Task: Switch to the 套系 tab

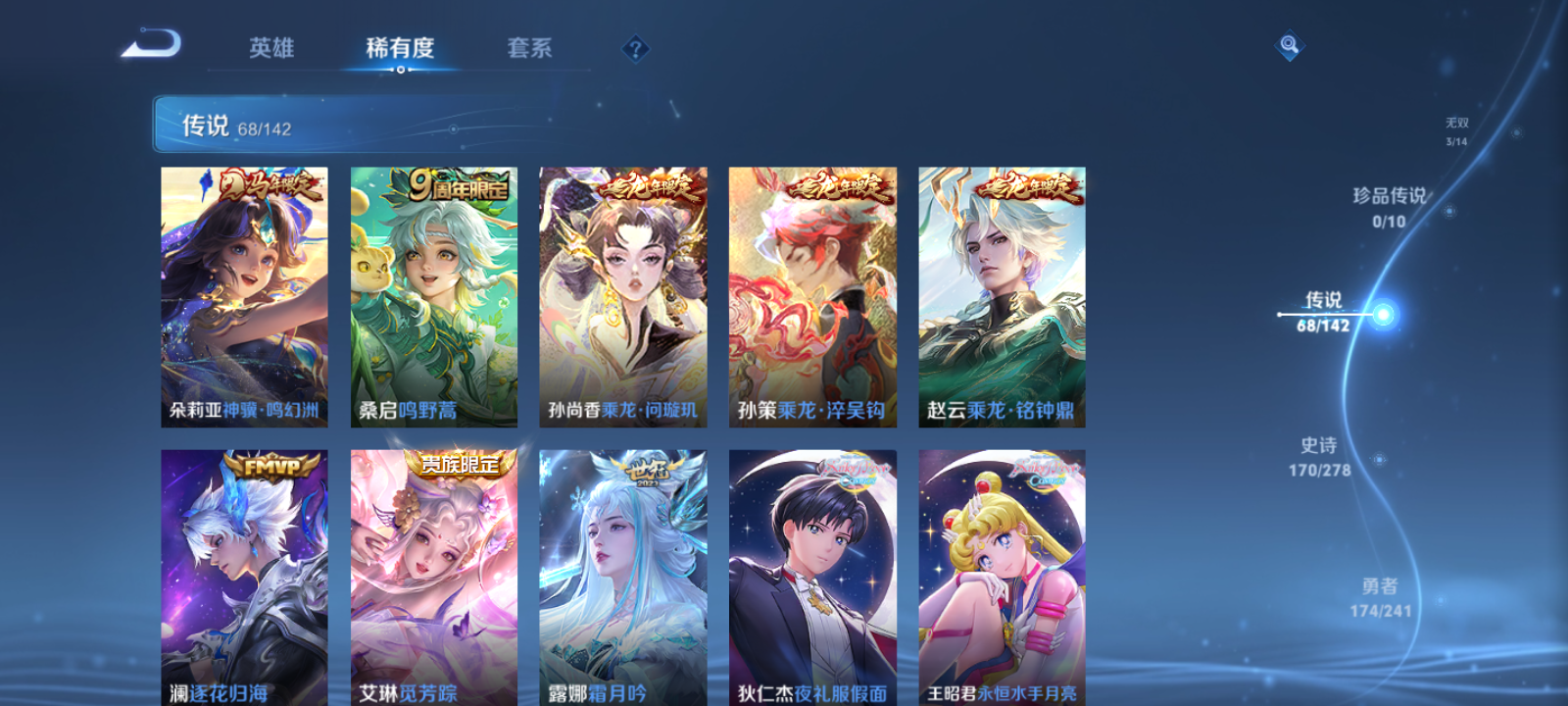Action: [527, 47]
